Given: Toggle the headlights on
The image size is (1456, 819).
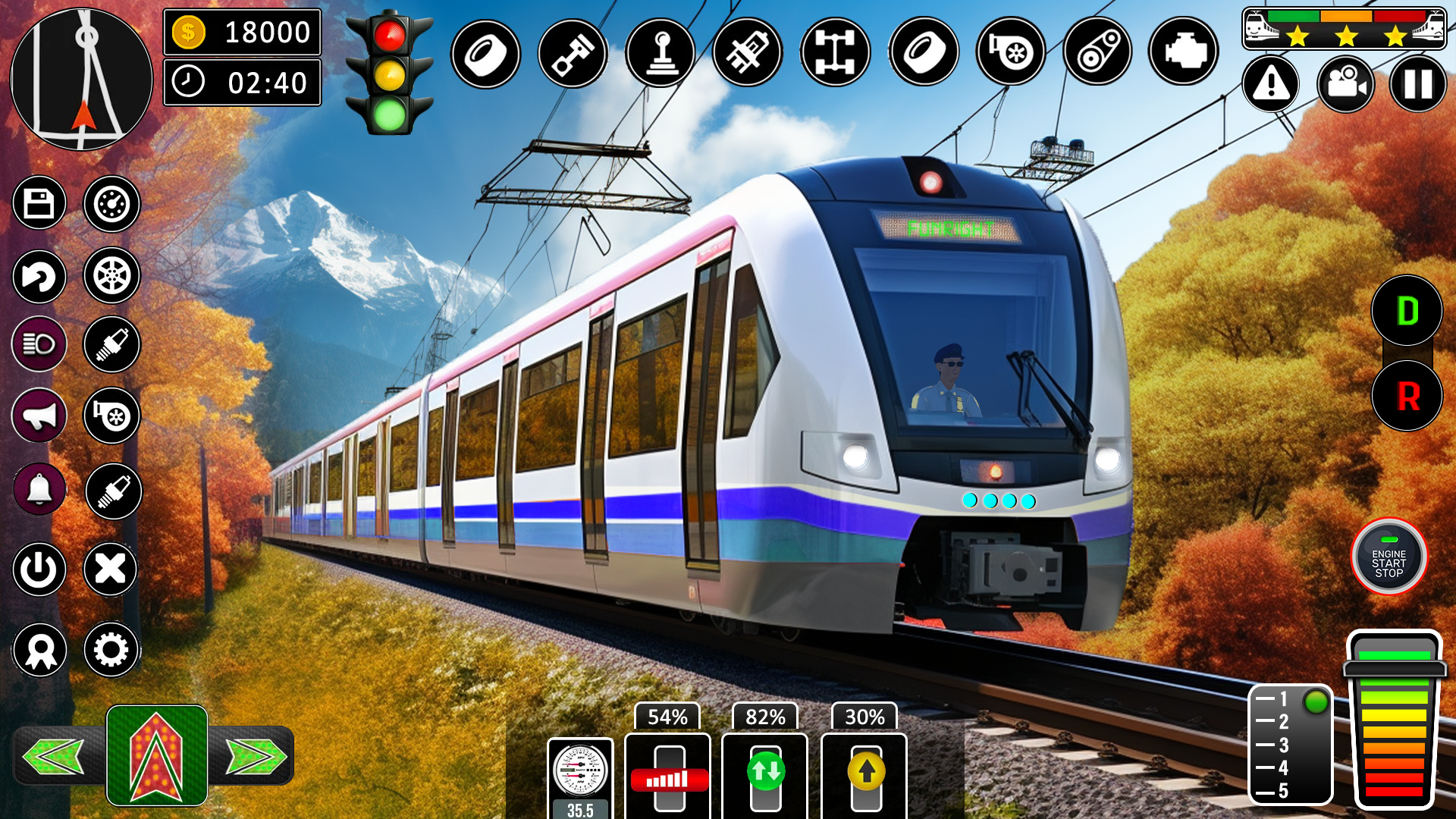Looking at the screenshot, I should click(39, 344).
